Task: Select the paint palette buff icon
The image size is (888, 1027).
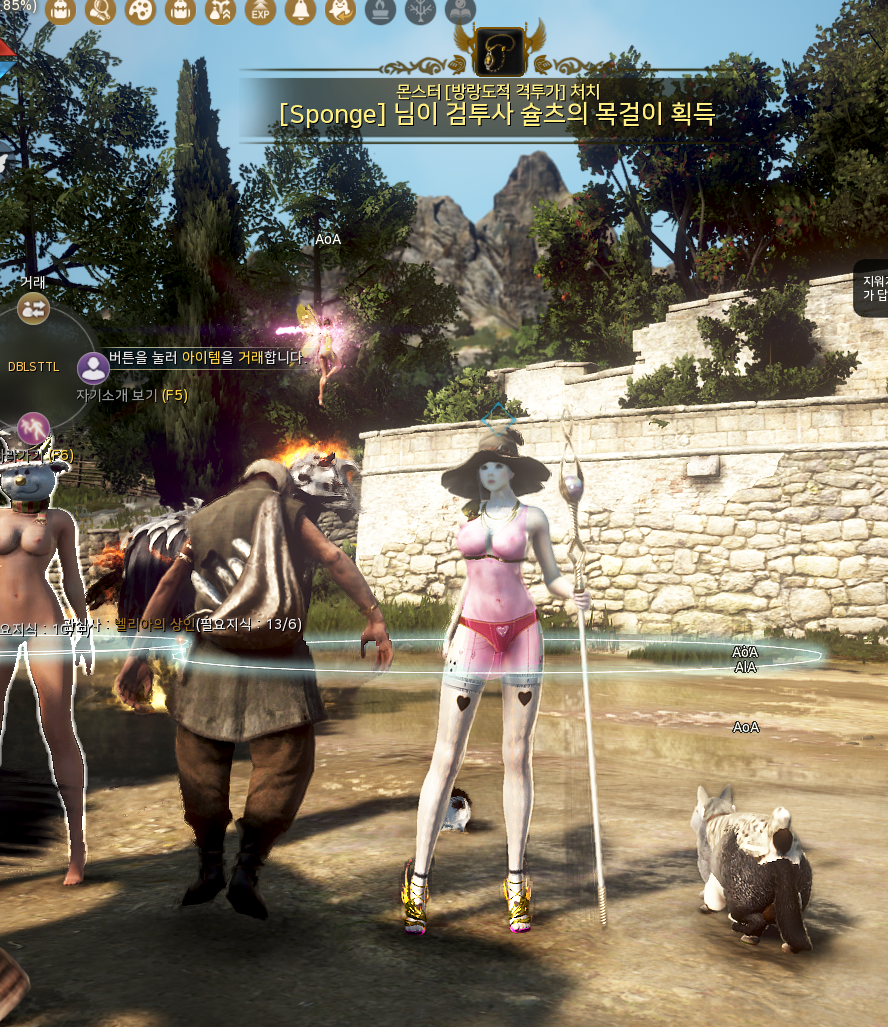Action: pyautogui.click(x=140, y=10)
